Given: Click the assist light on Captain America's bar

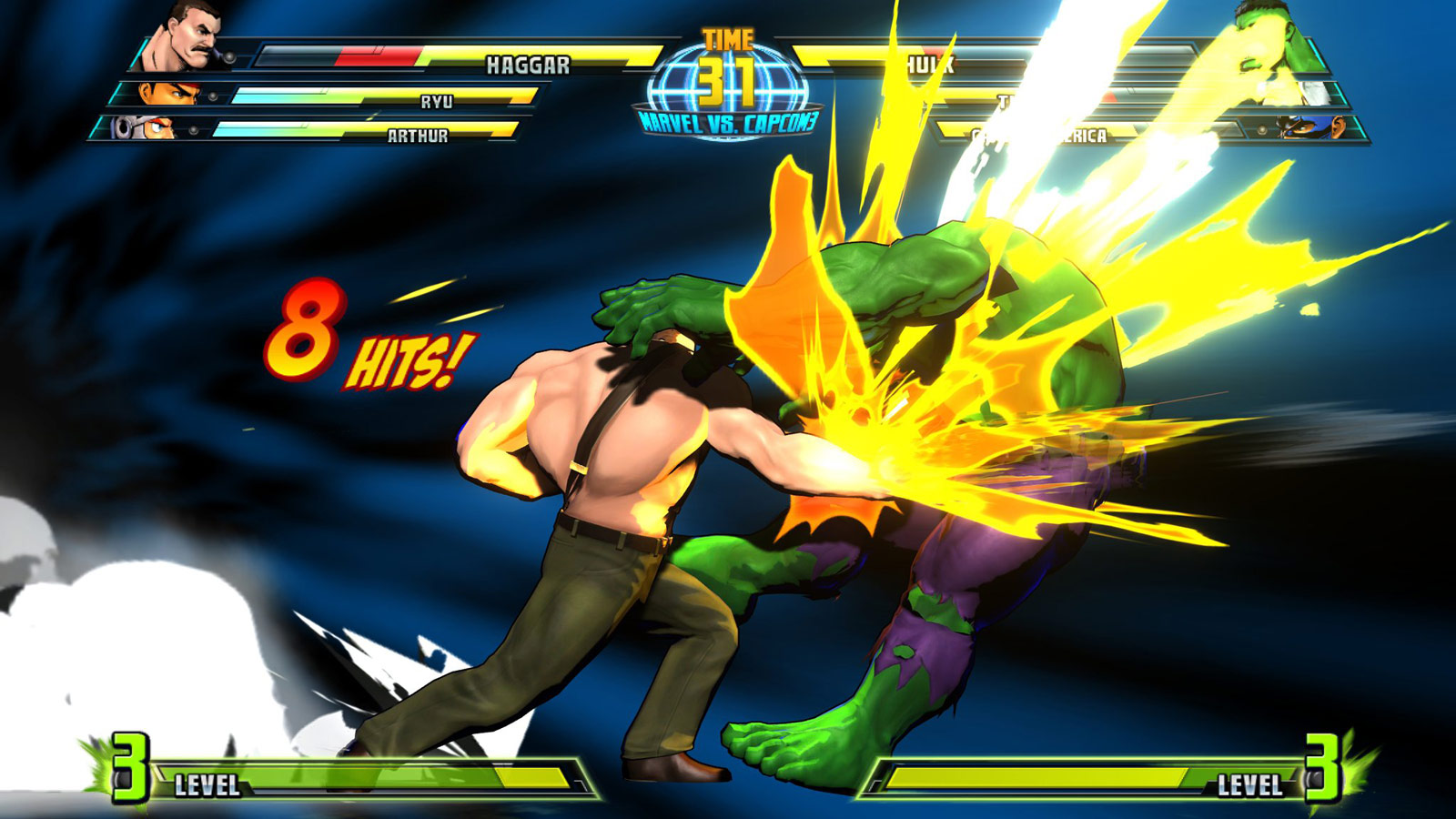Looking at the screenshot, I should pos(1262,129).
